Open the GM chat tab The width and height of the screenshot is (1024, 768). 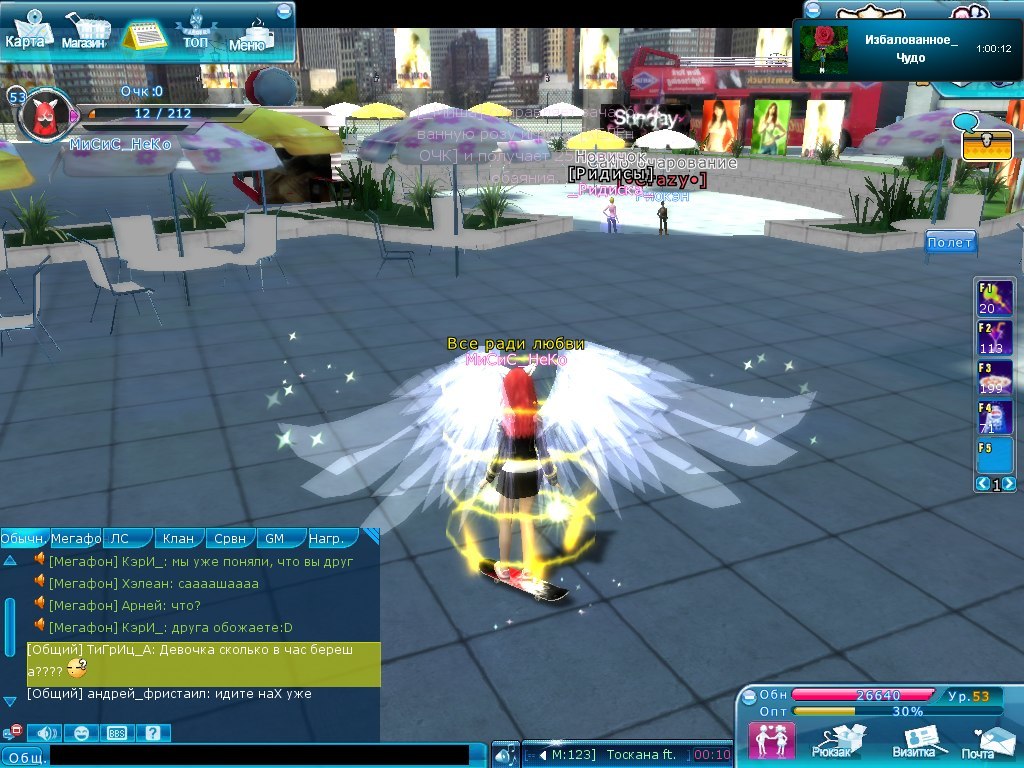pos(274,539)
